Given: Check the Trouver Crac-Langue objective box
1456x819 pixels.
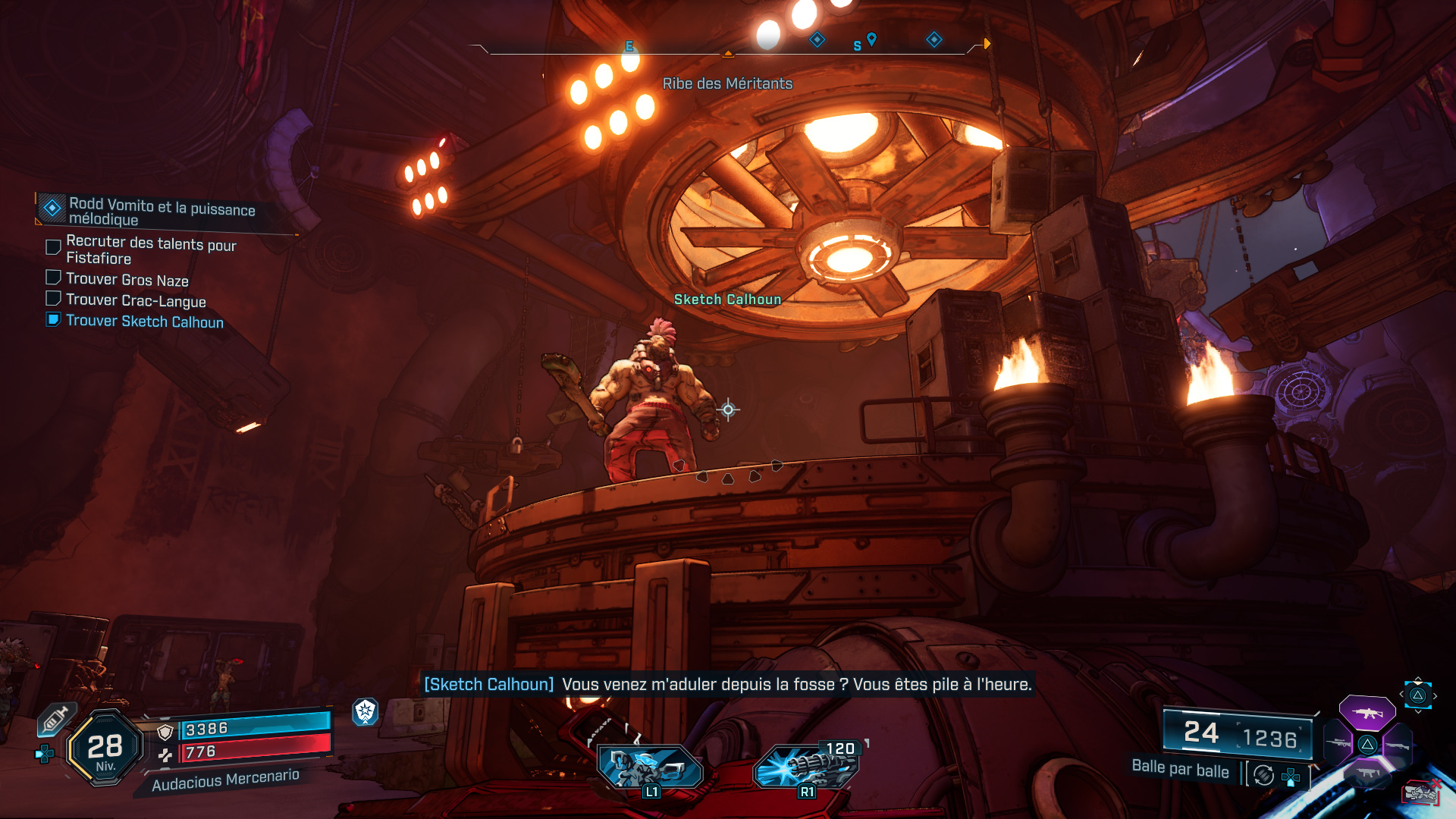Looking at the screenshot, I should click(52, 299).
